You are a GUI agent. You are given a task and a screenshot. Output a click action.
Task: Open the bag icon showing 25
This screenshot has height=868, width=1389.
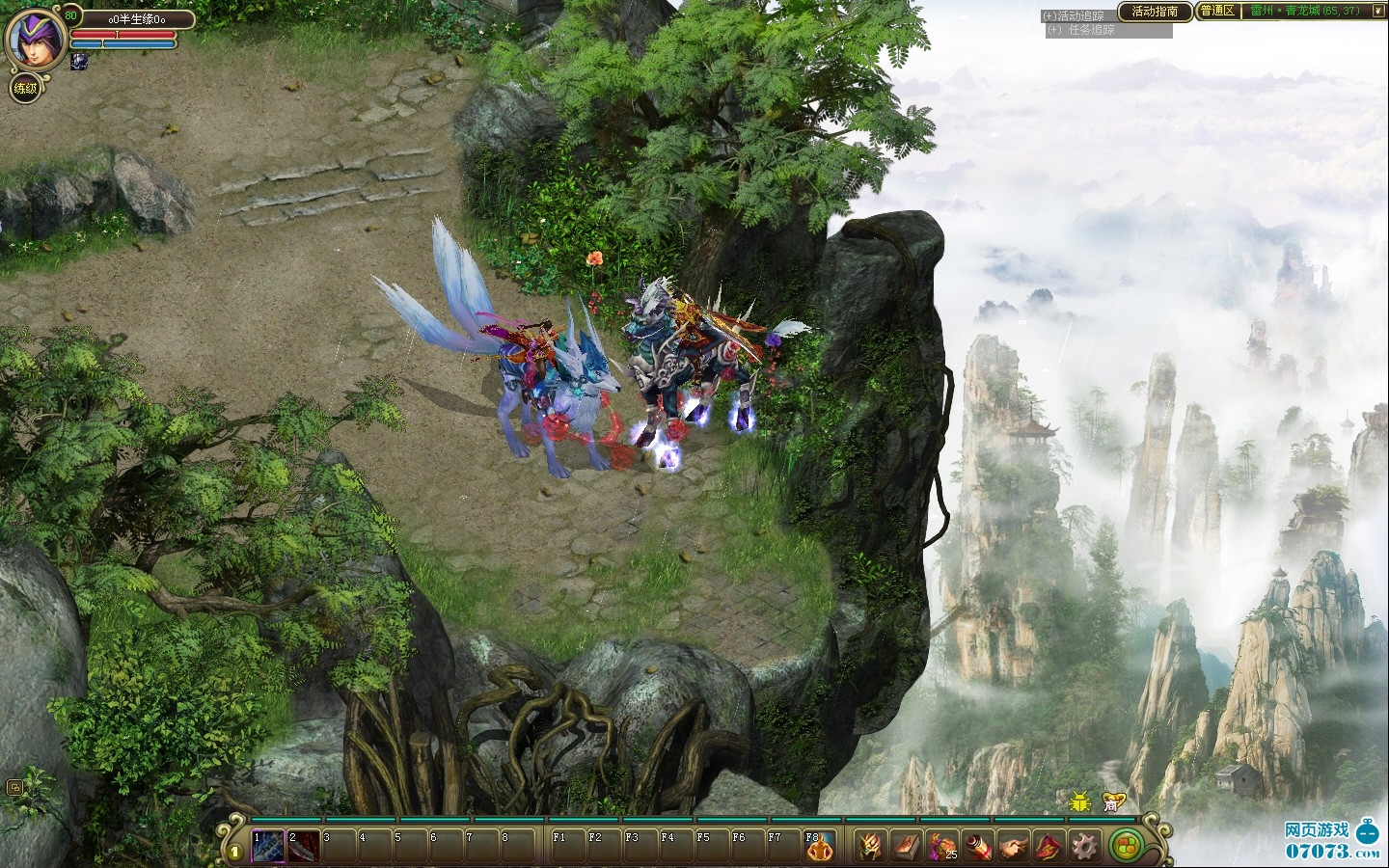pos(942,846)
